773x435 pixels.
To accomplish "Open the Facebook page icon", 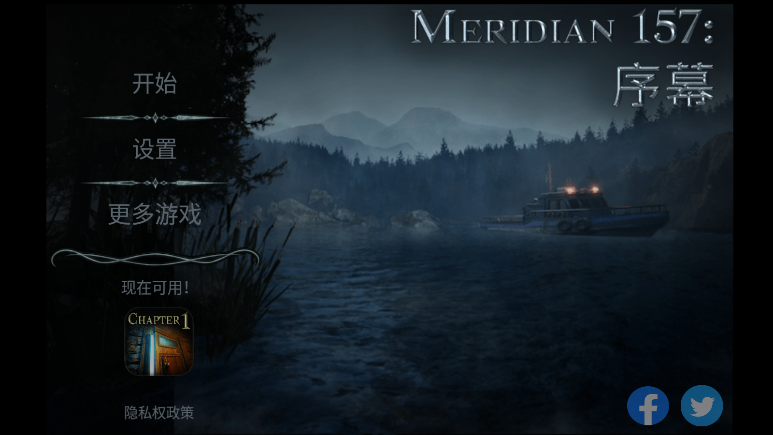I will pos(648,406).
